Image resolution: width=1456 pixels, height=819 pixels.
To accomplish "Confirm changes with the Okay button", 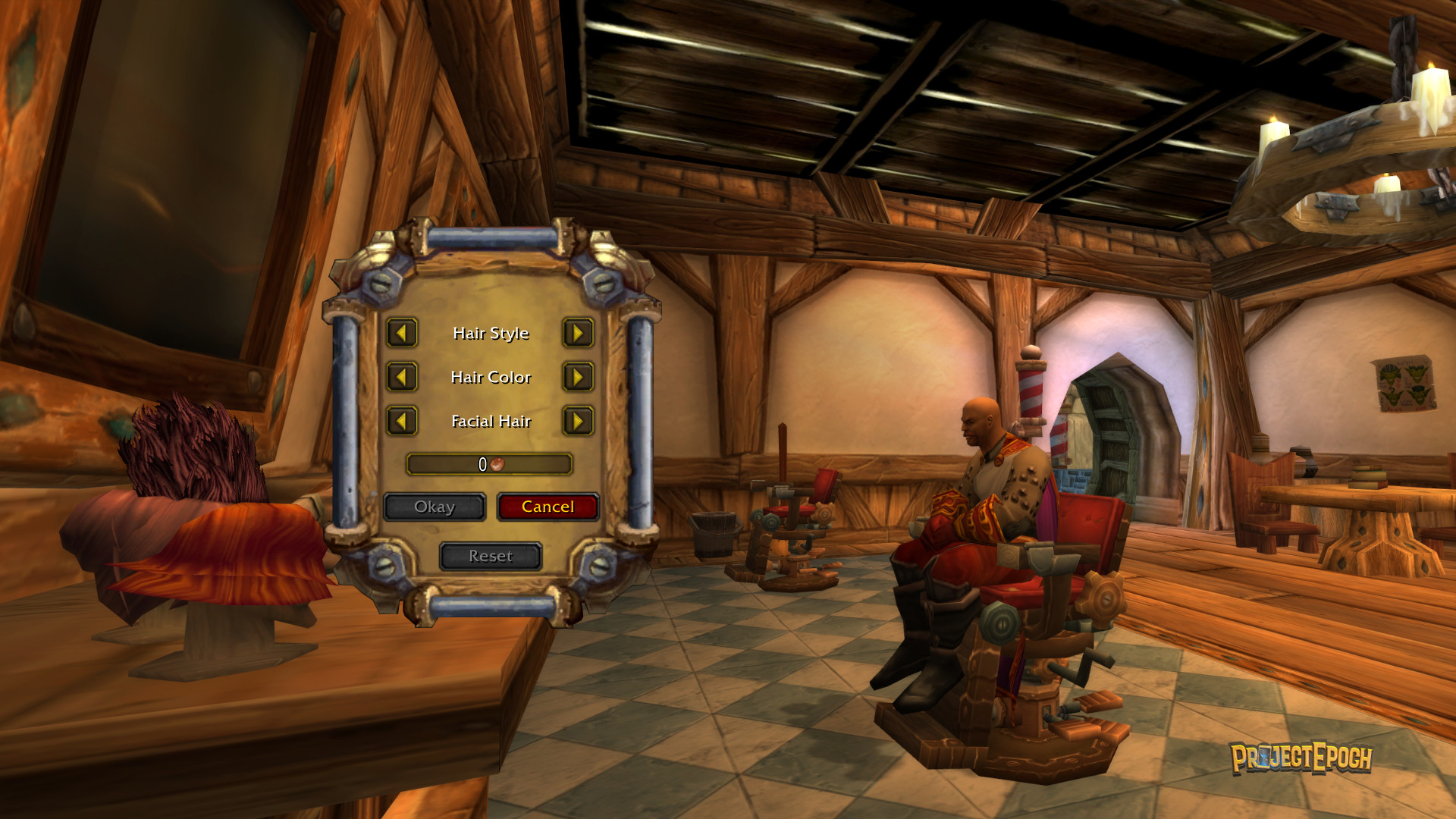I will tap(435, 507).
